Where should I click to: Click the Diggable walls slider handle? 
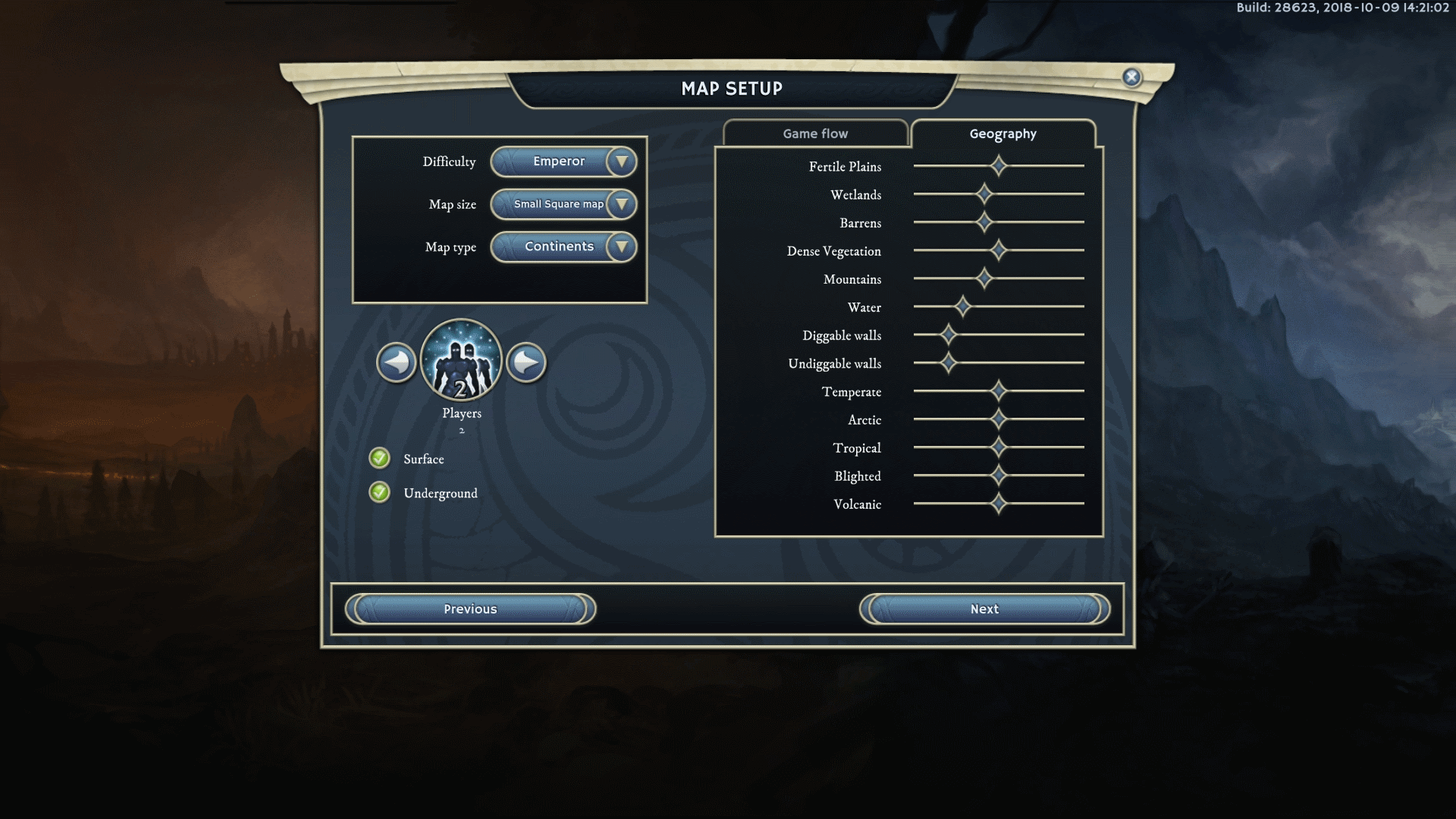pyautogui.click(x=948, y=334)
